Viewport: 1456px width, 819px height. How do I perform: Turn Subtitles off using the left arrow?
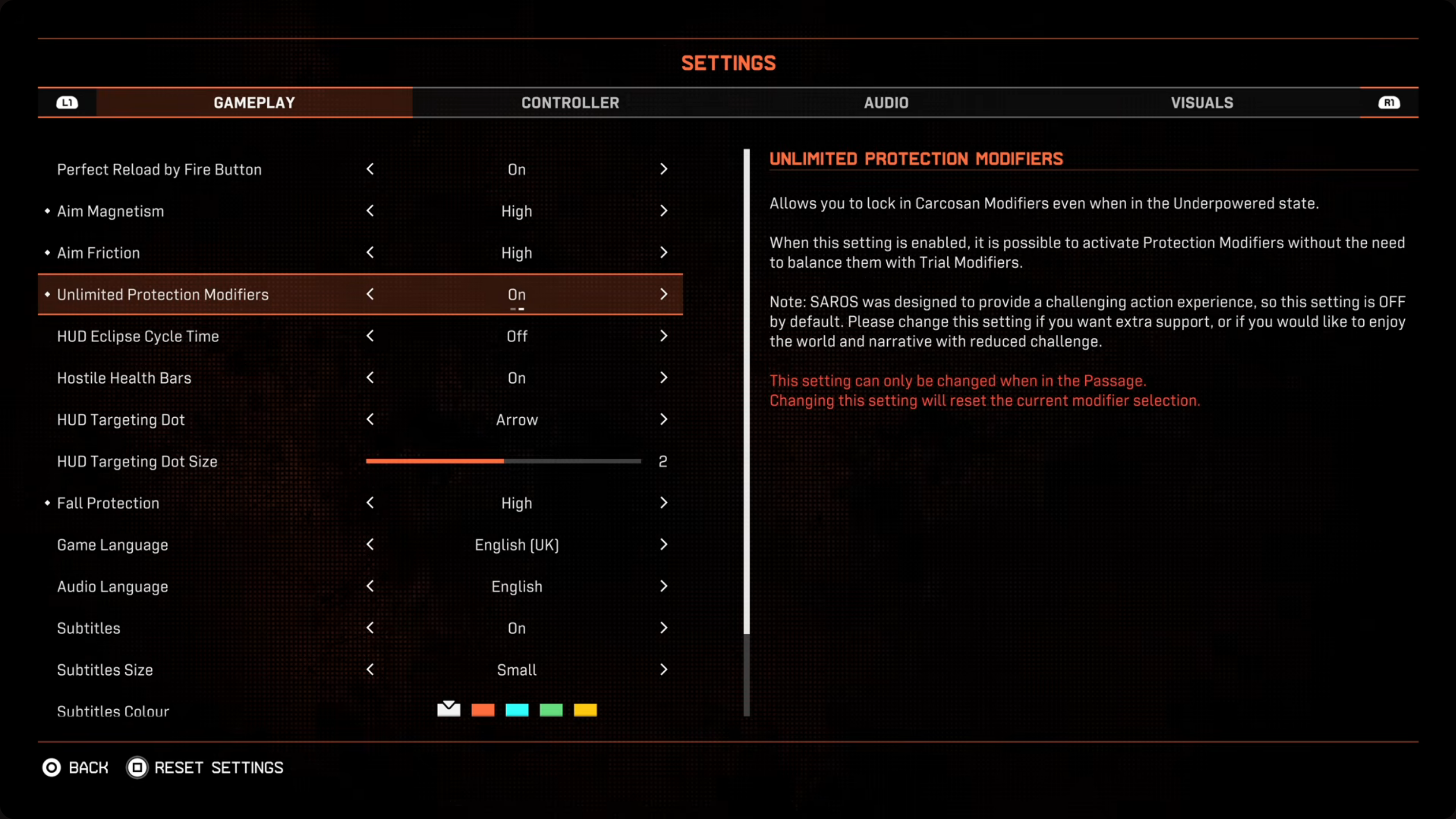(370, 628)
